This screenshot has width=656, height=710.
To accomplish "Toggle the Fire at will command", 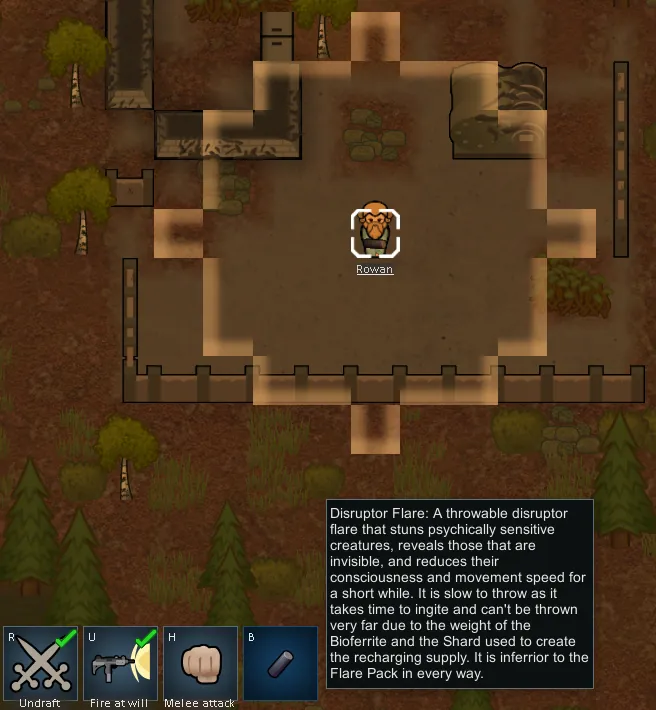I will coord(119,663).
